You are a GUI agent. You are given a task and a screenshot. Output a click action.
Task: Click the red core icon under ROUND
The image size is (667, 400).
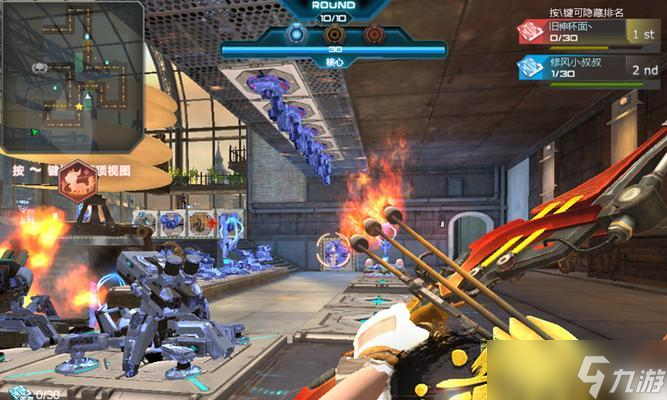pos(373,34)
